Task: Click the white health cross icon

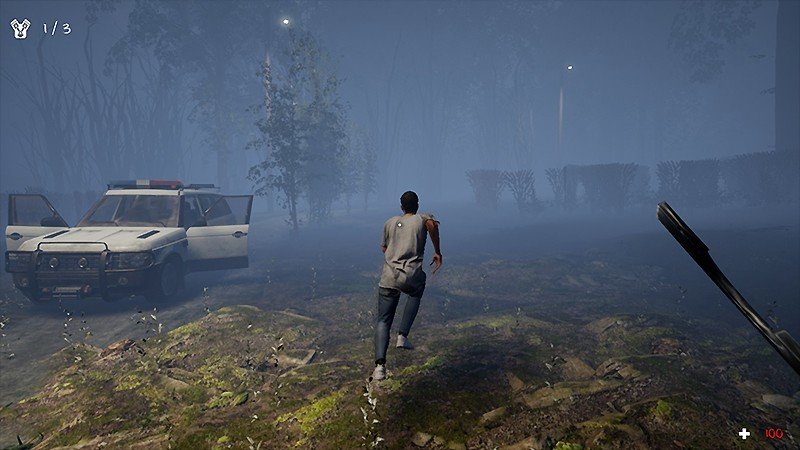Action: coord(744,433)
